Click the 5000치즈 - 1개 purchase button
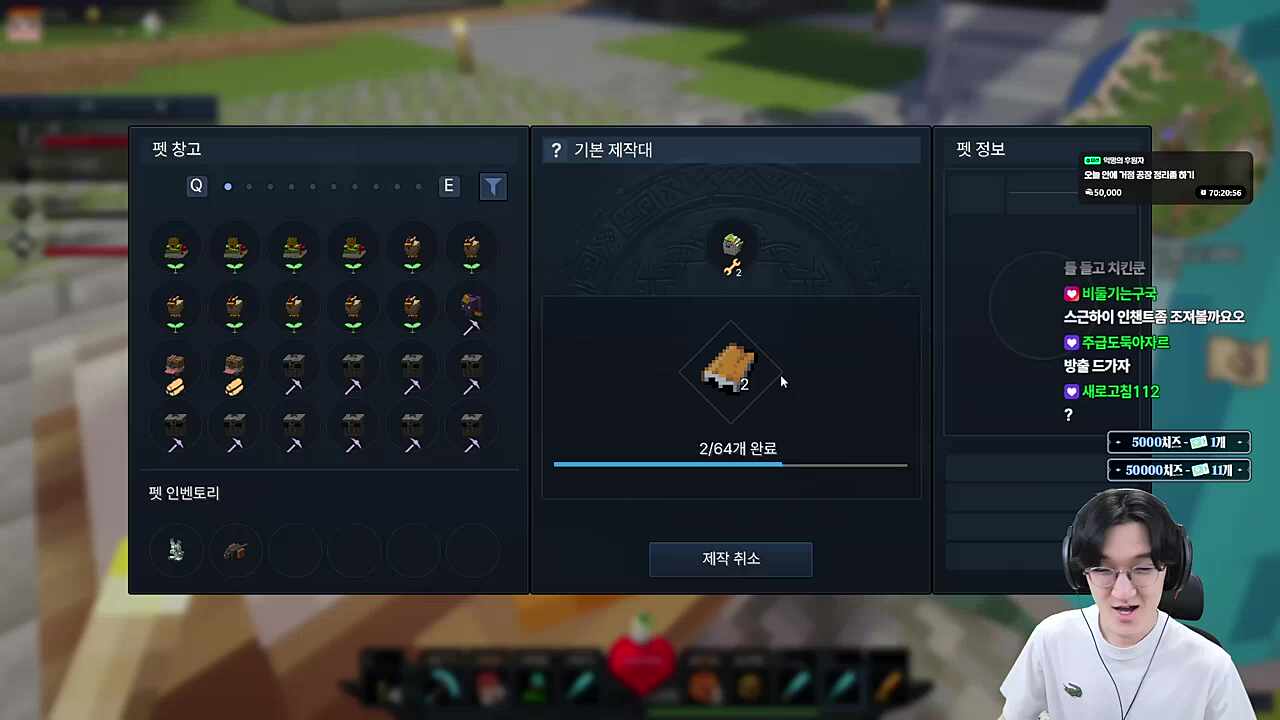Screen dimensions: 1280x720 (x=1178, y=442)
